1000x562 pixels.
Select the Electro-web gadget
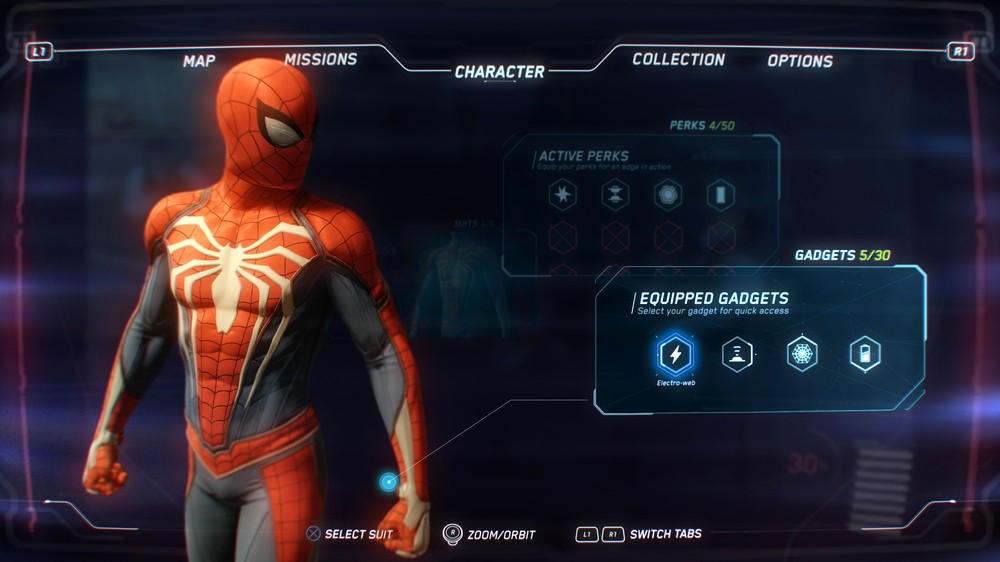point(676,354)
